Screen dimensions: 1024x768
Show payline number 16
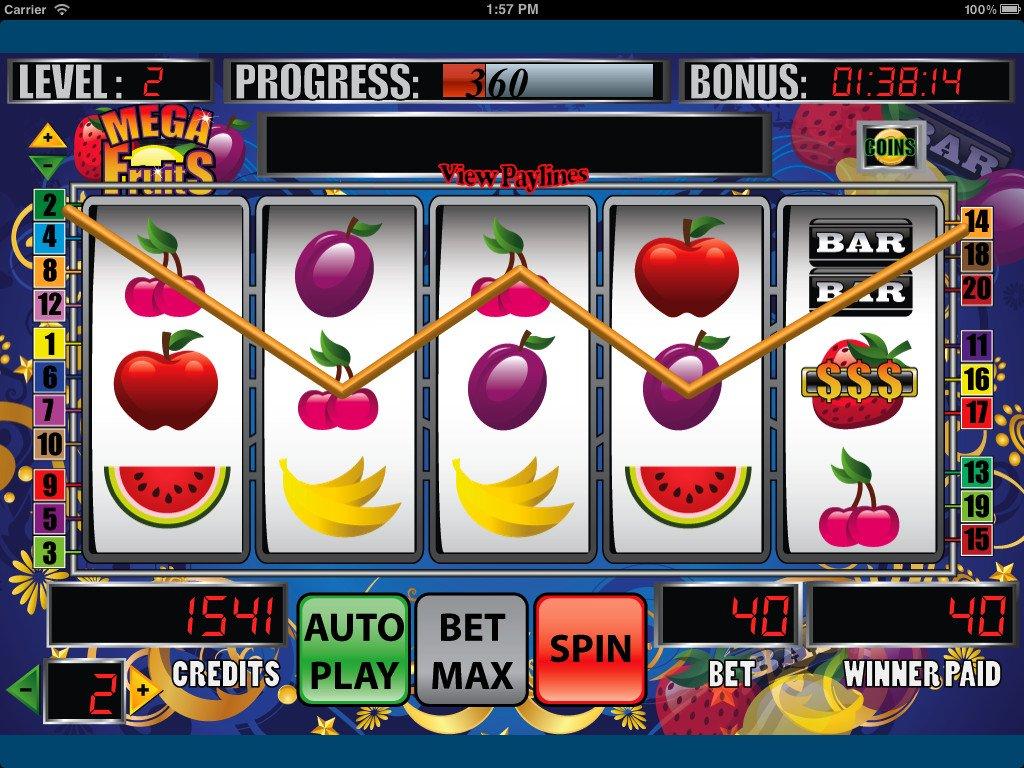(976, 379)
